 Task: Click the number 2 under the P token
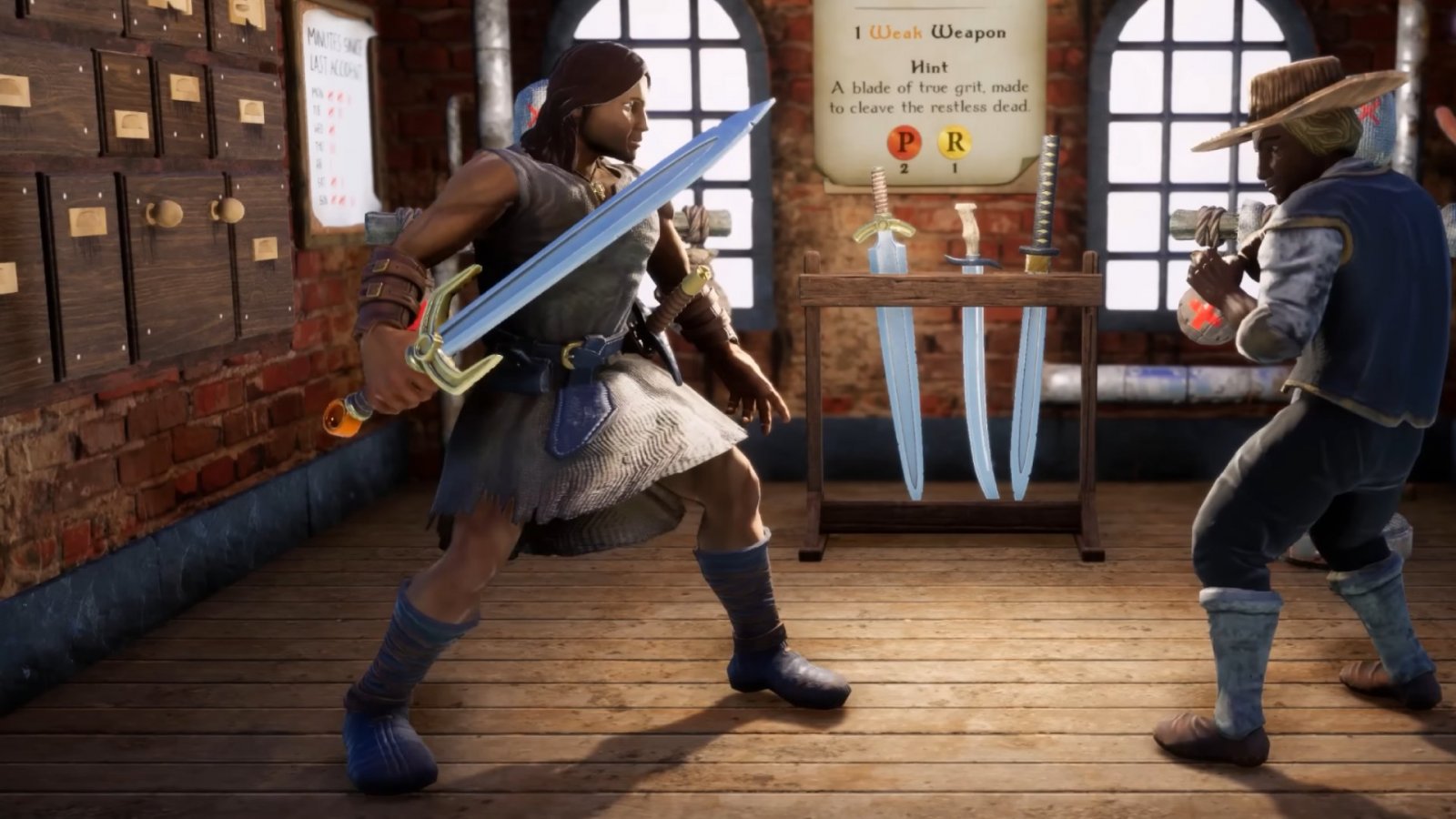click(x=905, y=169)
